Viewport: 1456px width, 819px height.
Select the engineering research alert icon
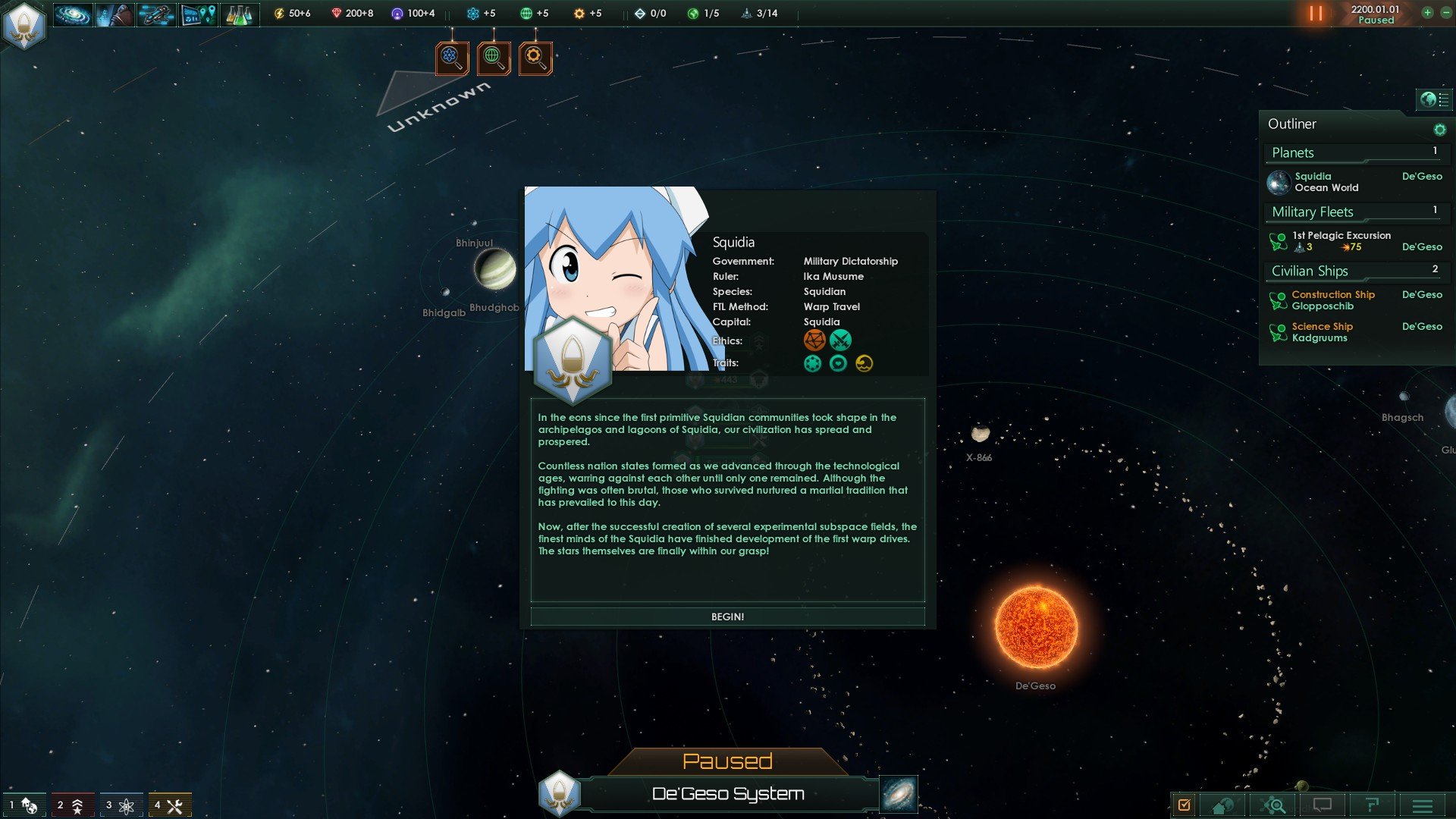[x=535, y=58]
